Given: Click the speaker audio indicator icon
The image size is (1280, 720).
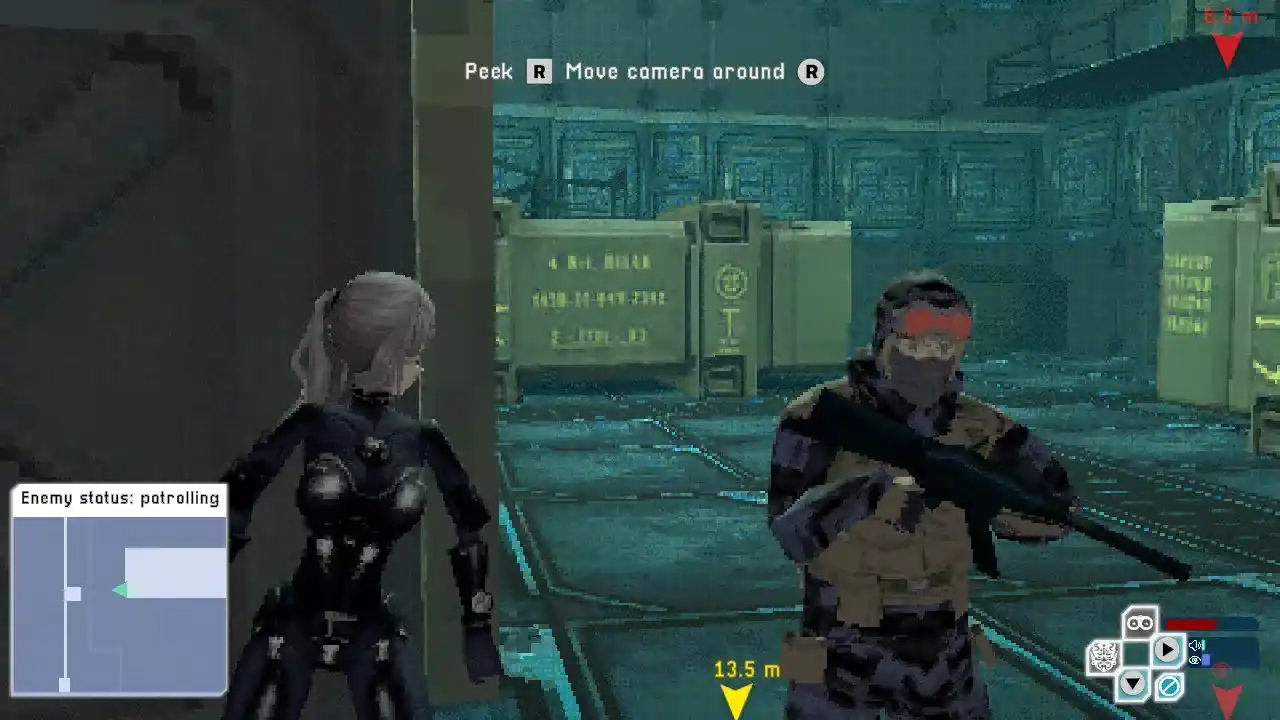Looking at the screenshot, I should click(1196, 645).
